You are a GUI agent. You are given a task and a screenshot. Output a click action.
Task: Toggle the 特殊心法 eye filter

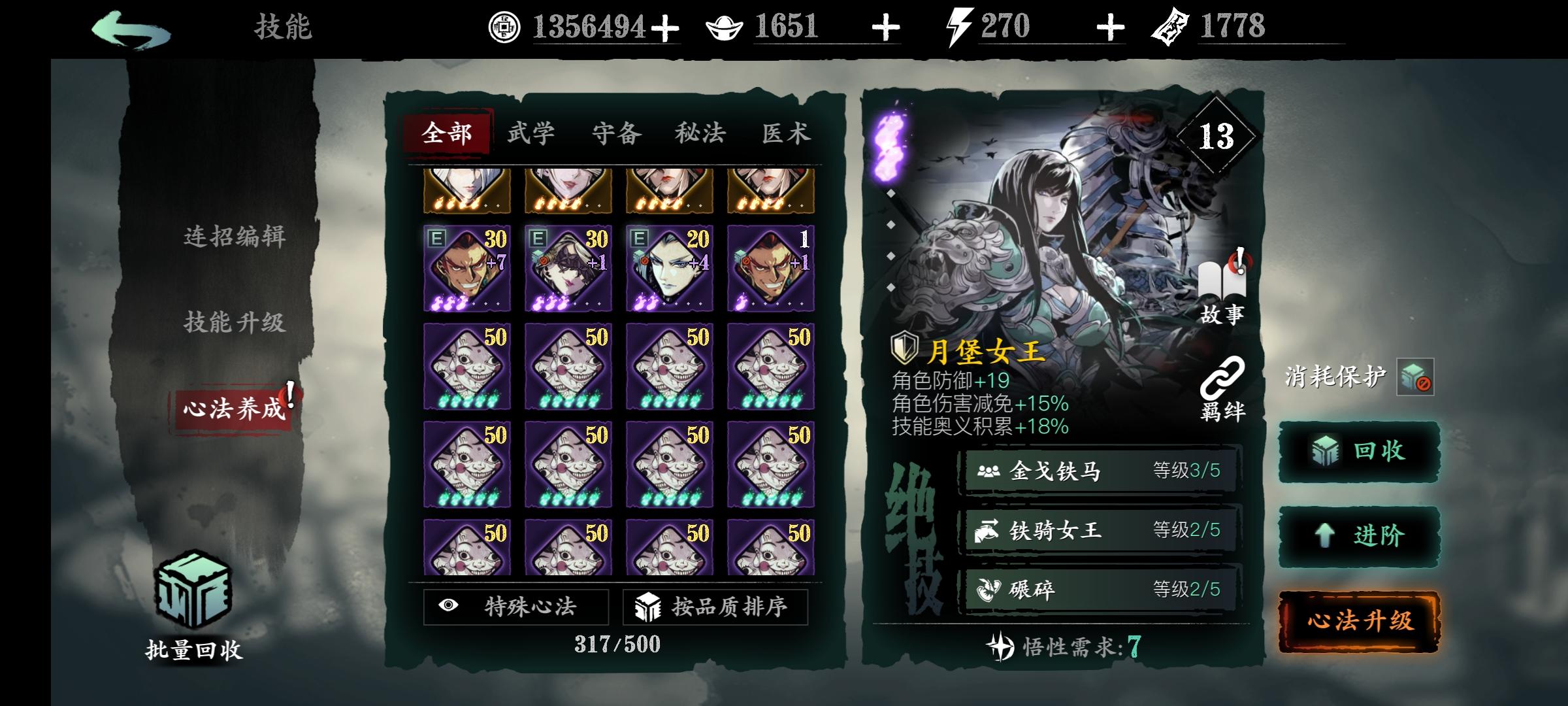tap(515, 607)
